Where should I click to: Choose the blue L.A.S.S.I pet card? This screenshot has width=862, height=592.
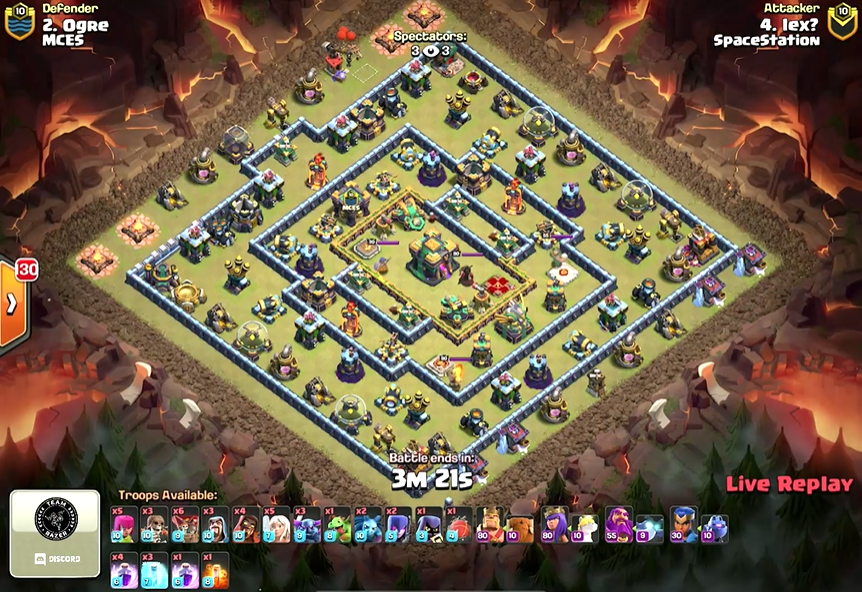[714, 525]
